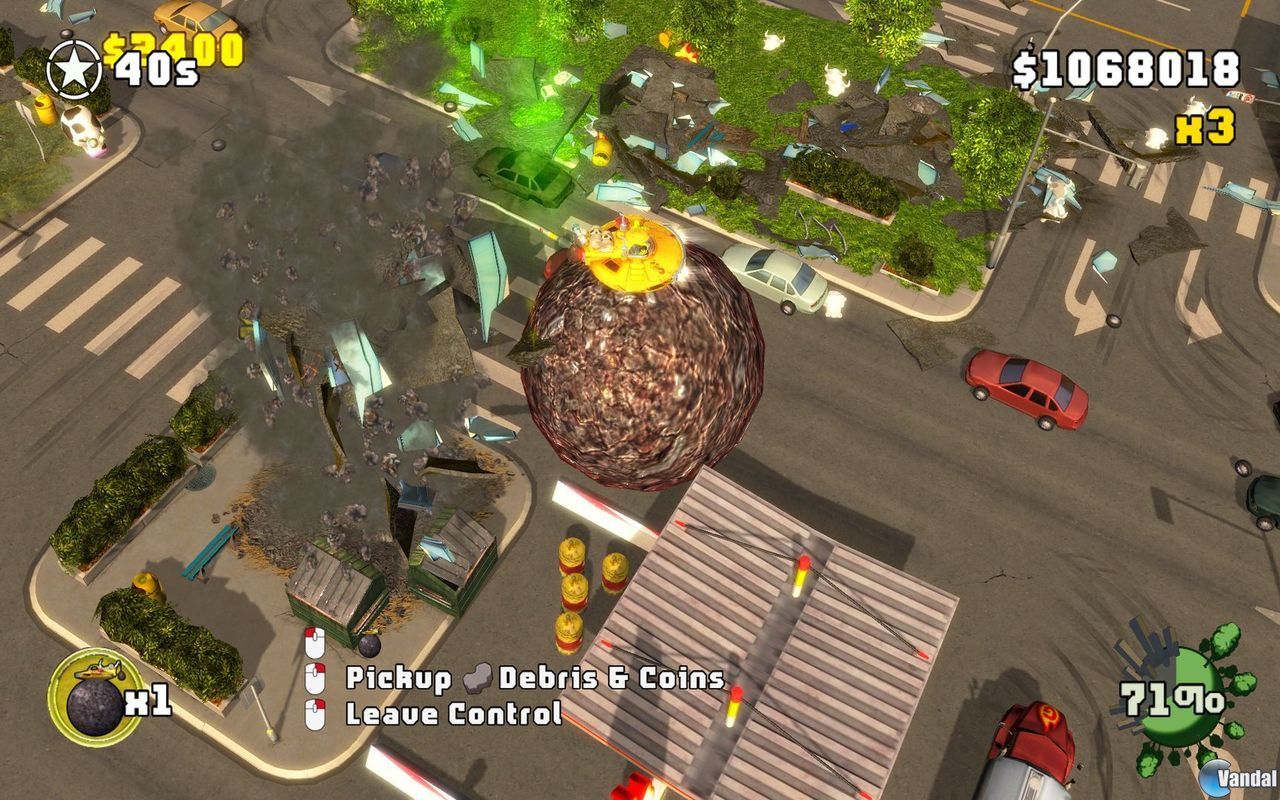
Task: Click the middle mouse icon beside Pickup
Action: (315, 678)
